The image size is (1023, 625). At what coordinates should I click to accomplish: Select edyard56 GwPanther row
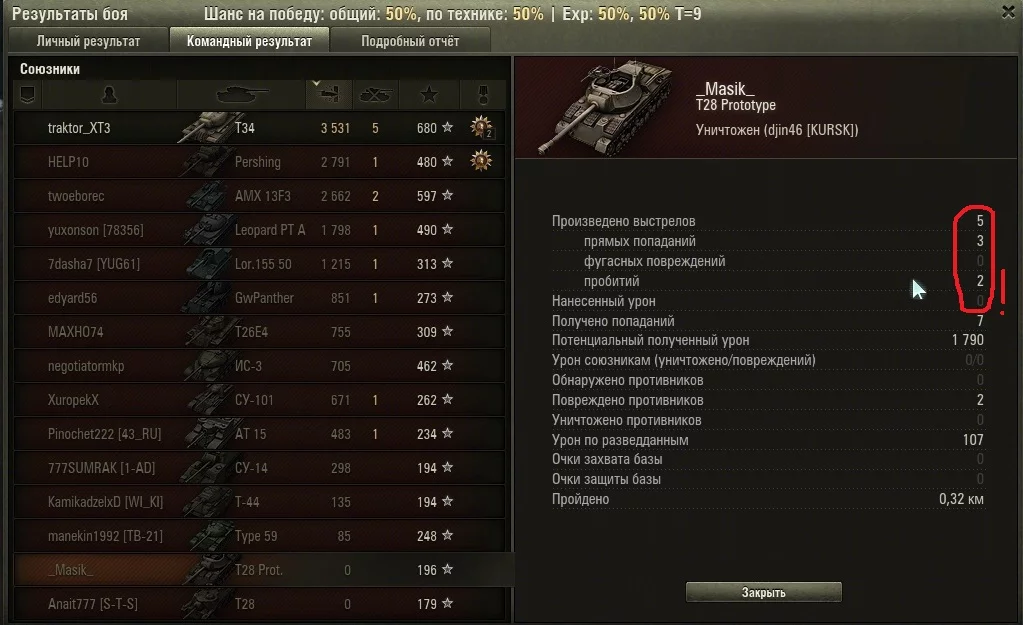(260, 298)
